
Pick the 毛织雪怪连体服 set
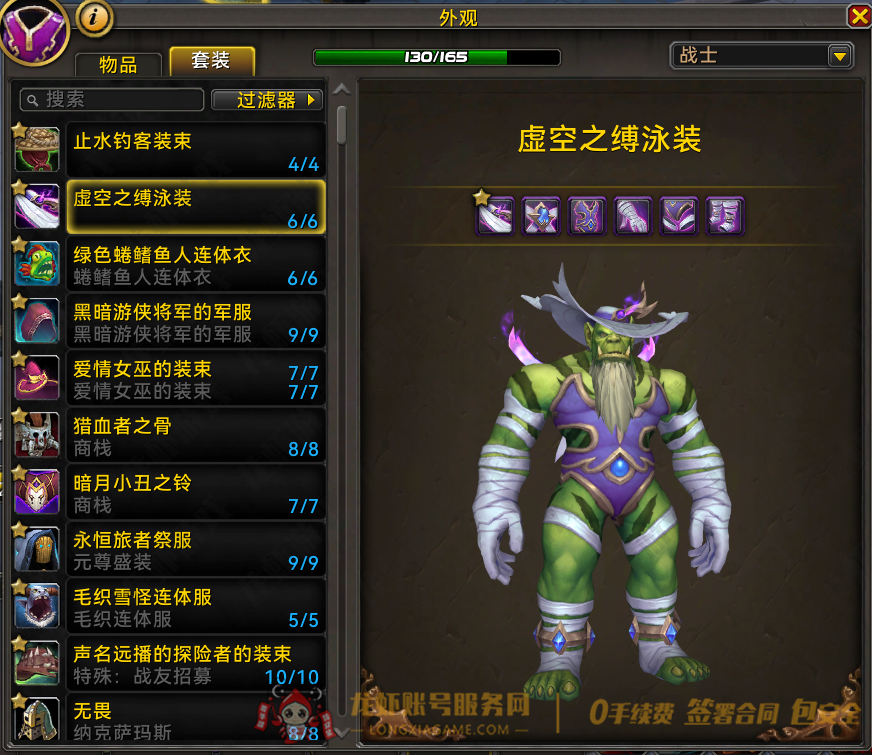click(x=195, y=606)
